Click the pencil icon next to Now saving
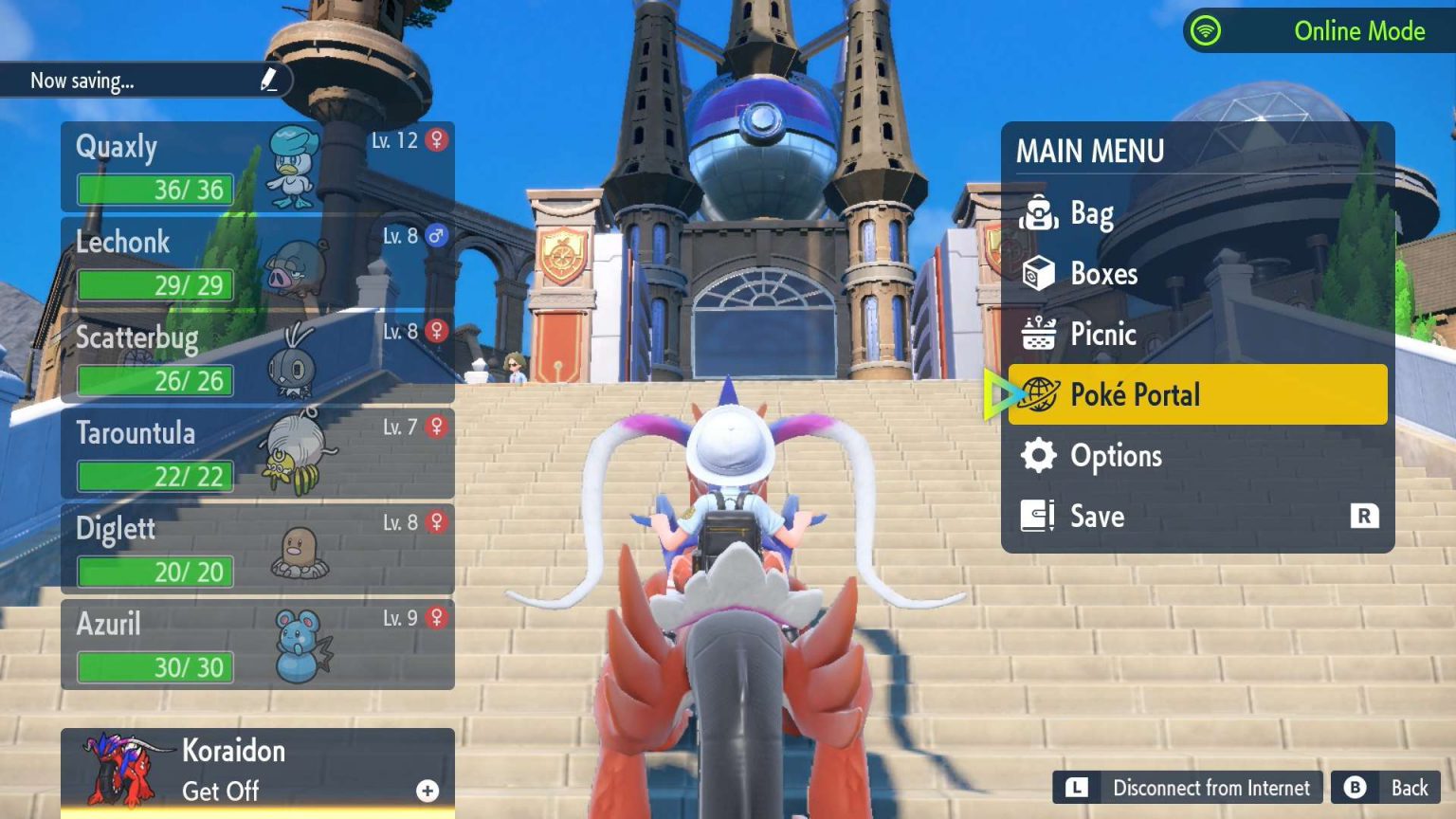 (x=268, y=80)
